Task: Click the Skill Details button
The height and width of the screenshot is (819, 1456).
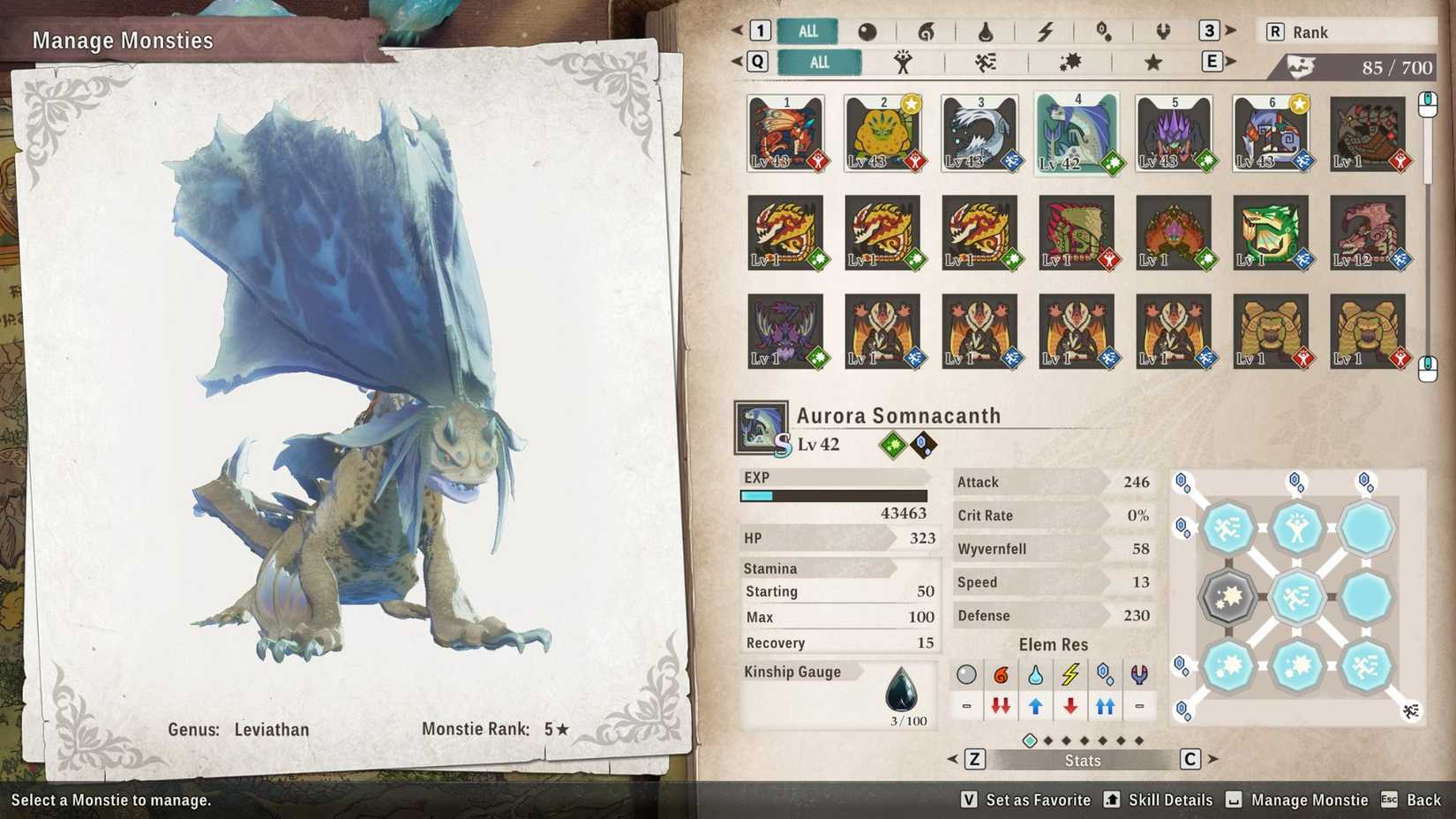Action: pos(1170,800)
